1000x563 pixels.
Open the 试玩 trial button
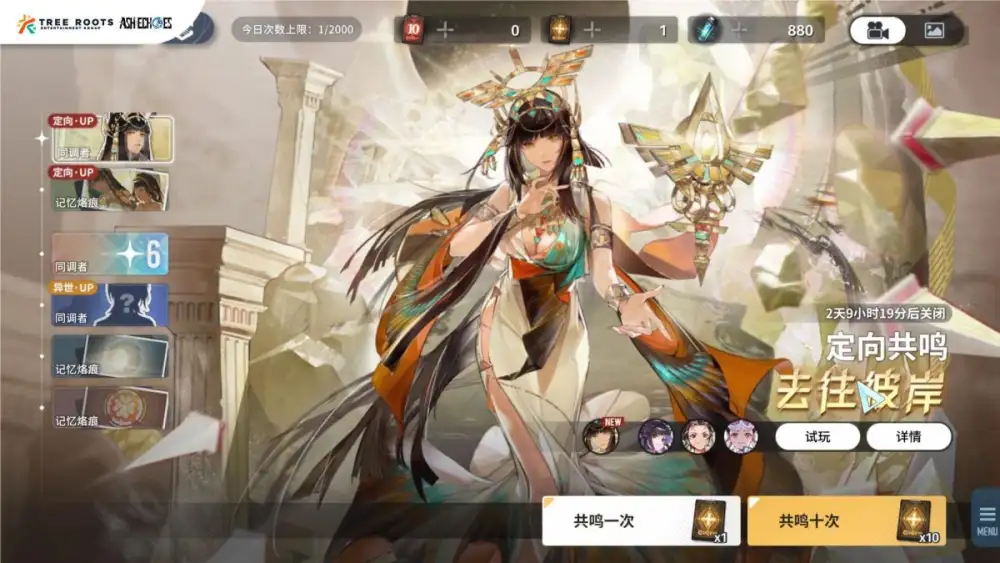click(x=817, y=437)
